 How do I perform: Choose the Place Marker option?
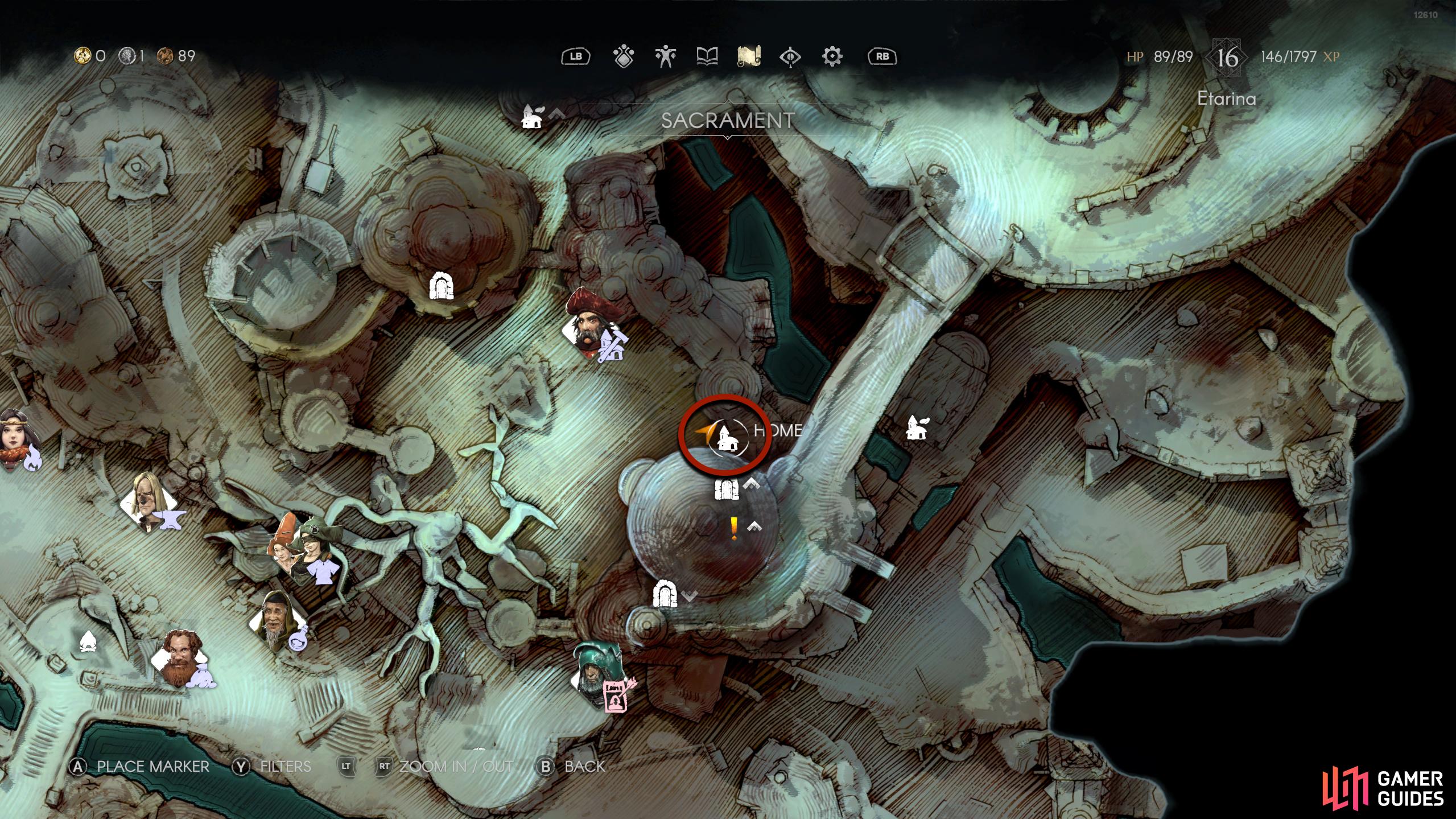(139, 767)
